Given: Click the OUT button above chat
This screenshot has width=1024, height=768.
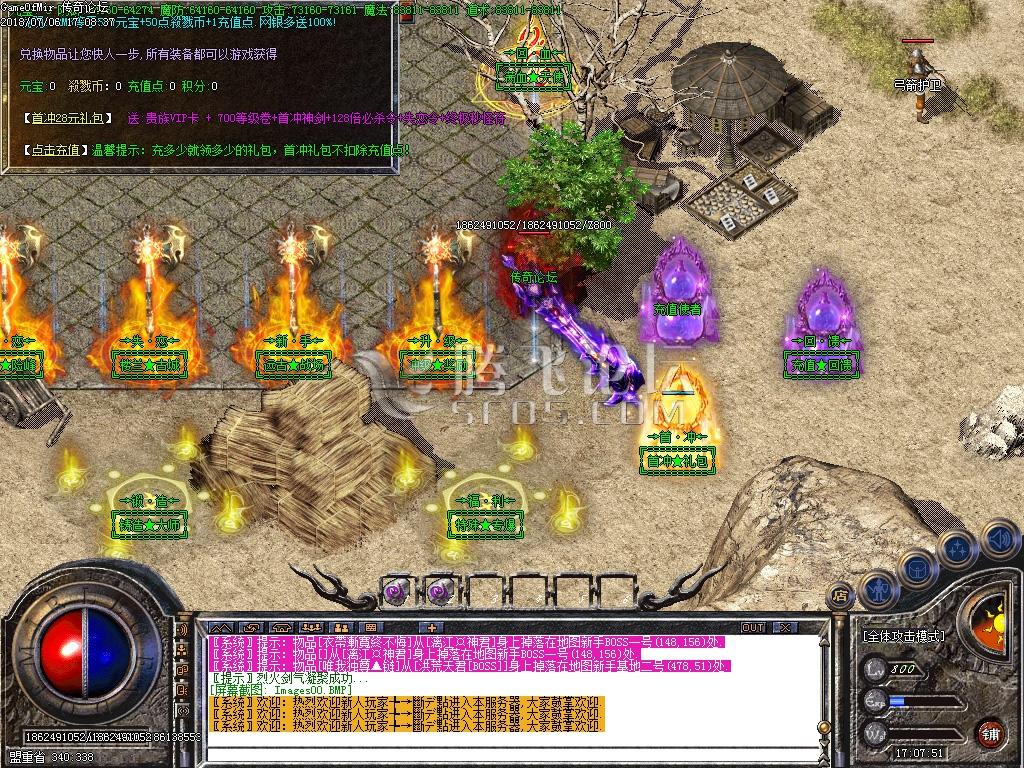Looking at the screenshot, I should (x=752, y=627).
